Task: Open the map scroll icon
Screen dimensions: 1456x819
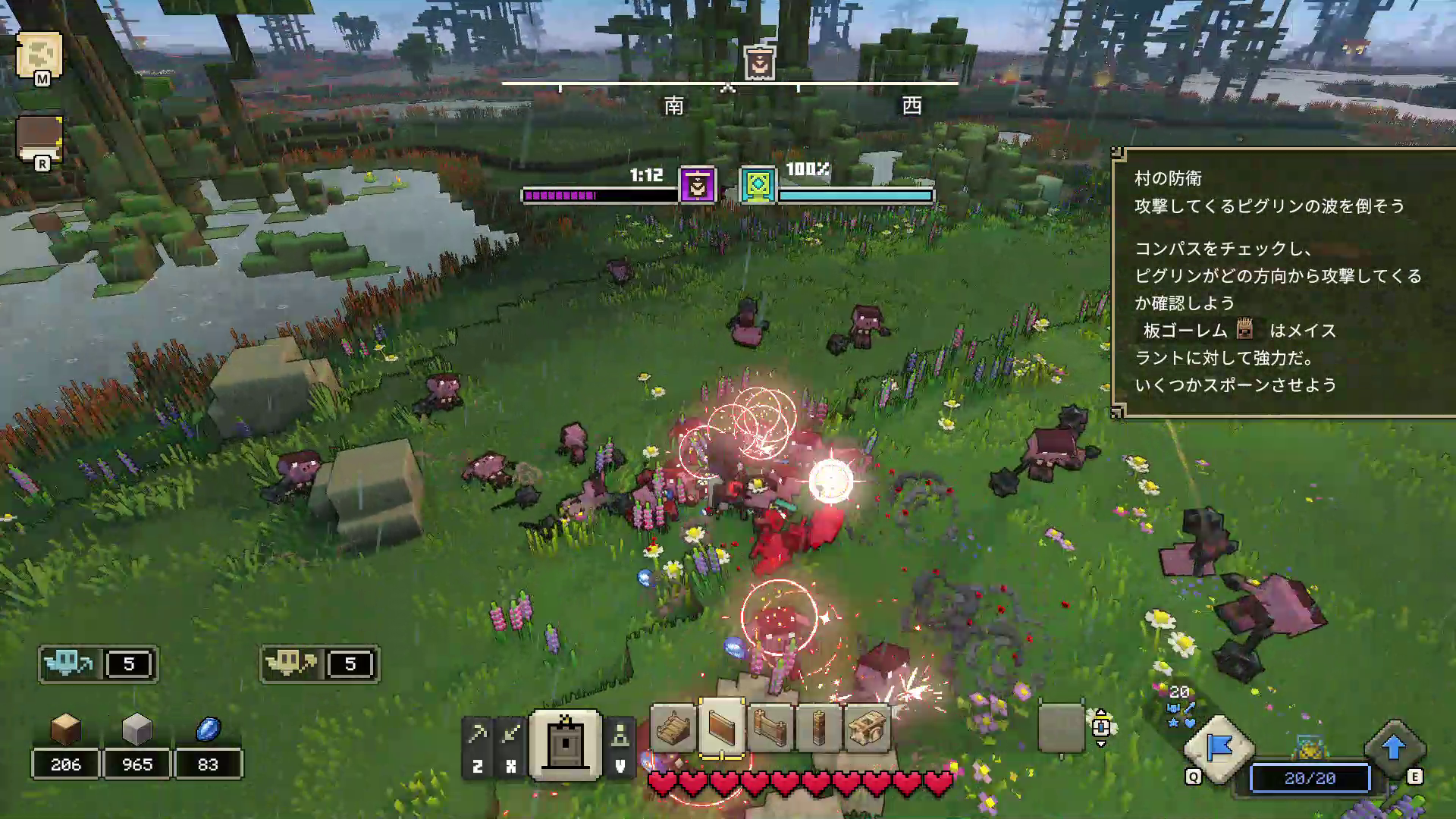Action: (x=39, y=55)
